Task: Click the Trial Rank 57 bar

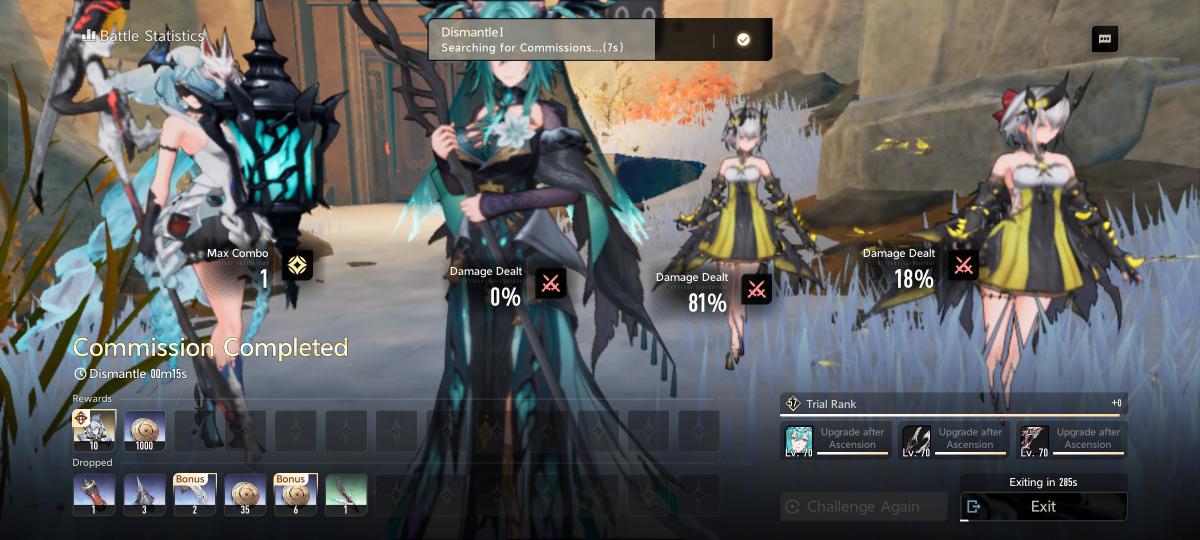Action: pos(953,404)
